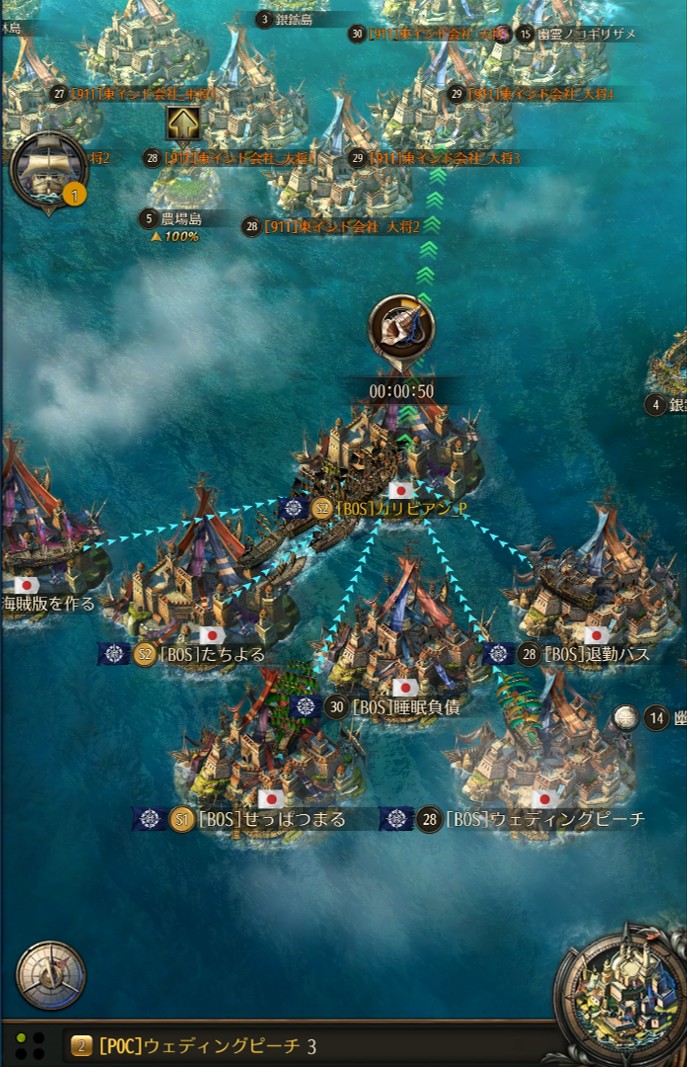Pick the [BOS]退勤バス base label
This screenshot has height=1067, width=687.
coord(596,655)
